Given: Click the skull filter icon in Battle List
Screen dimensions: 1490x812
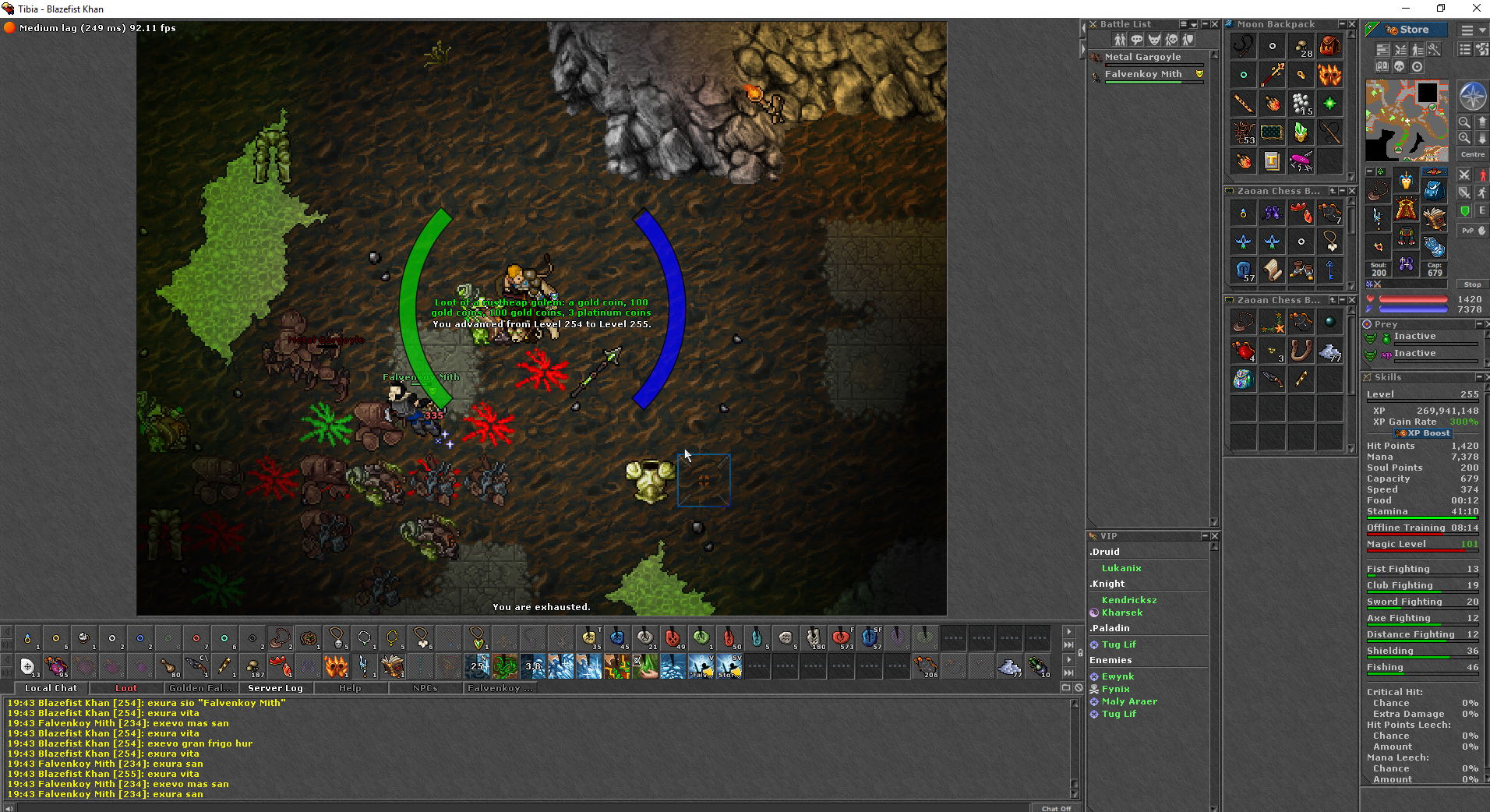Looking at the screenshot, I should (1172, 40).
